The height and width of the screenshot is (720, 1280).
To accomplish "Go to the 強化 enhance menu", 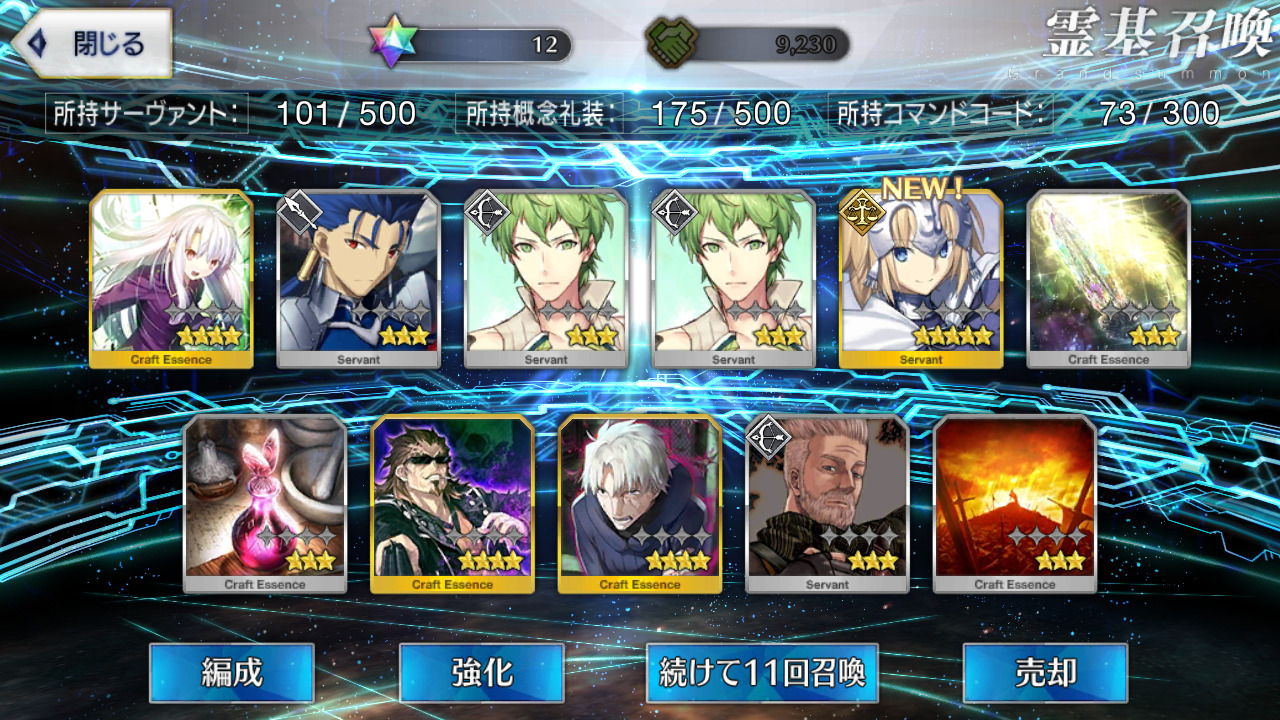I will tap(481, 672).
